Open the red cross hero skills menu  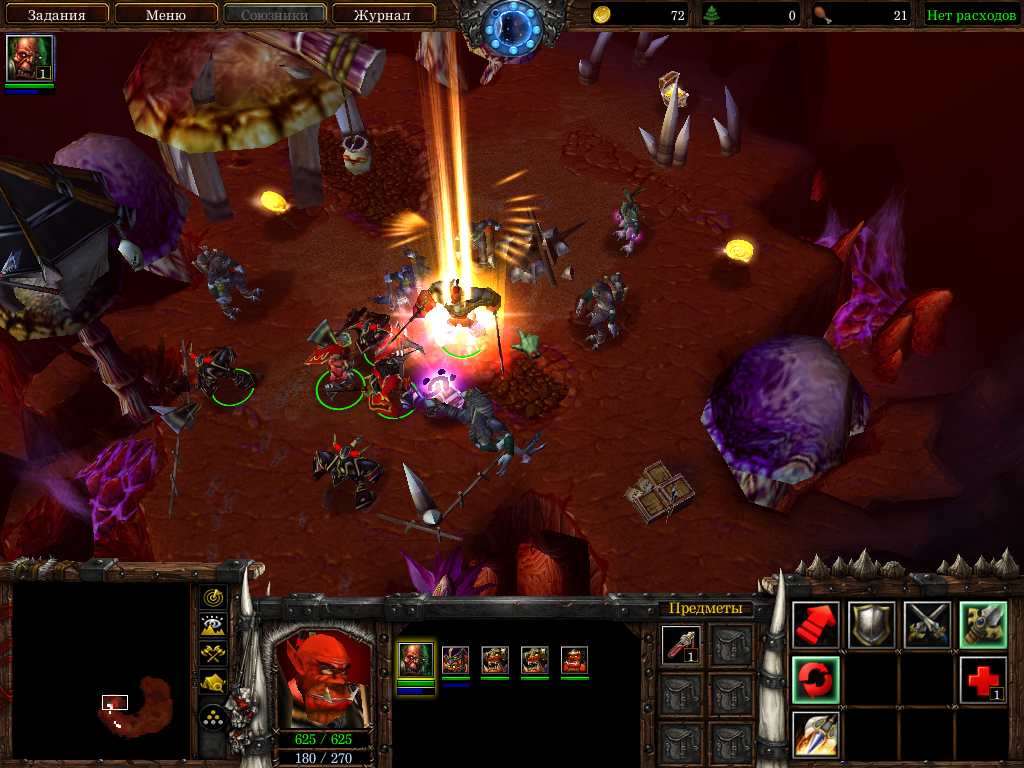coord(982,679)
